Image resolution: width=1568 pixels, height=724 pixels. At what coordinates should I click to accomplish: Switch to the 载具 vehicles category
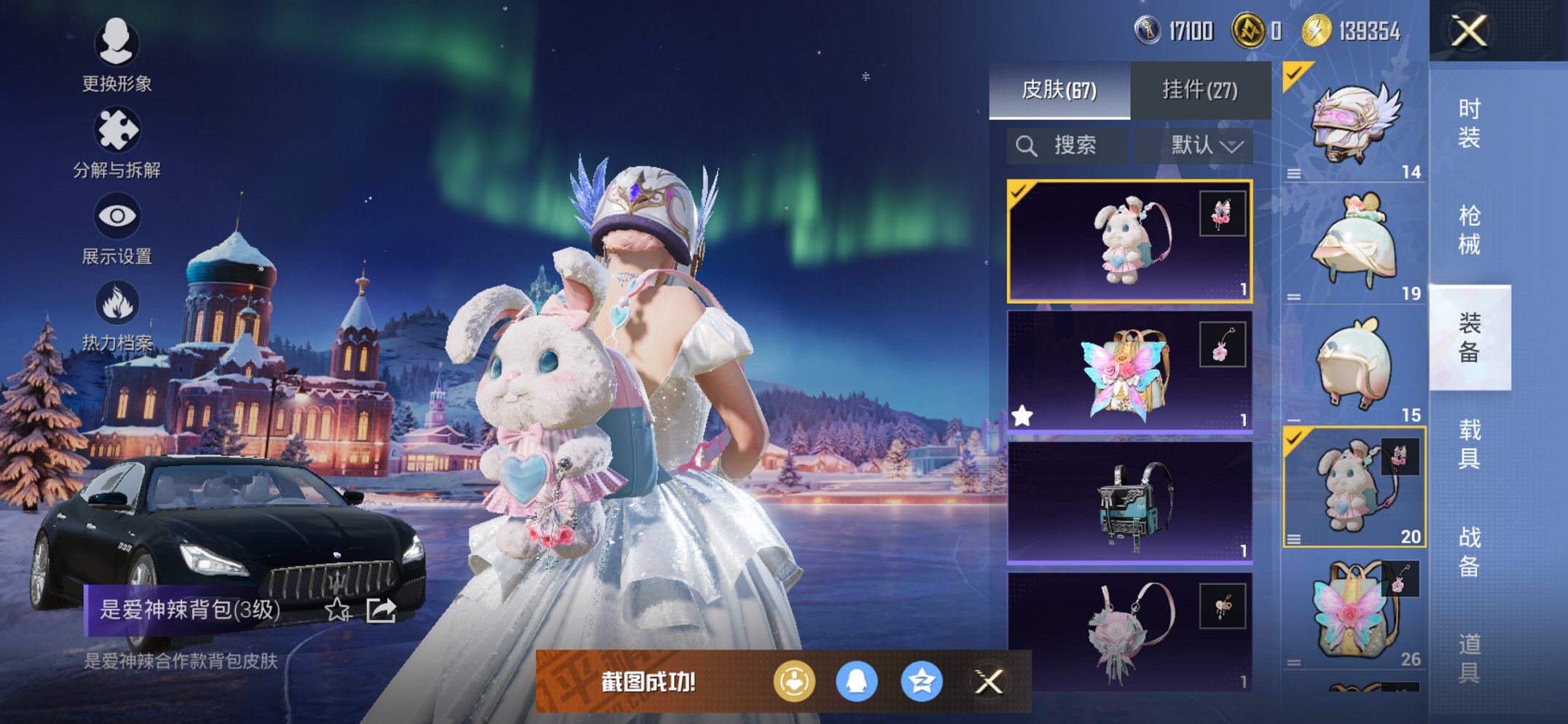[1469, 444]
